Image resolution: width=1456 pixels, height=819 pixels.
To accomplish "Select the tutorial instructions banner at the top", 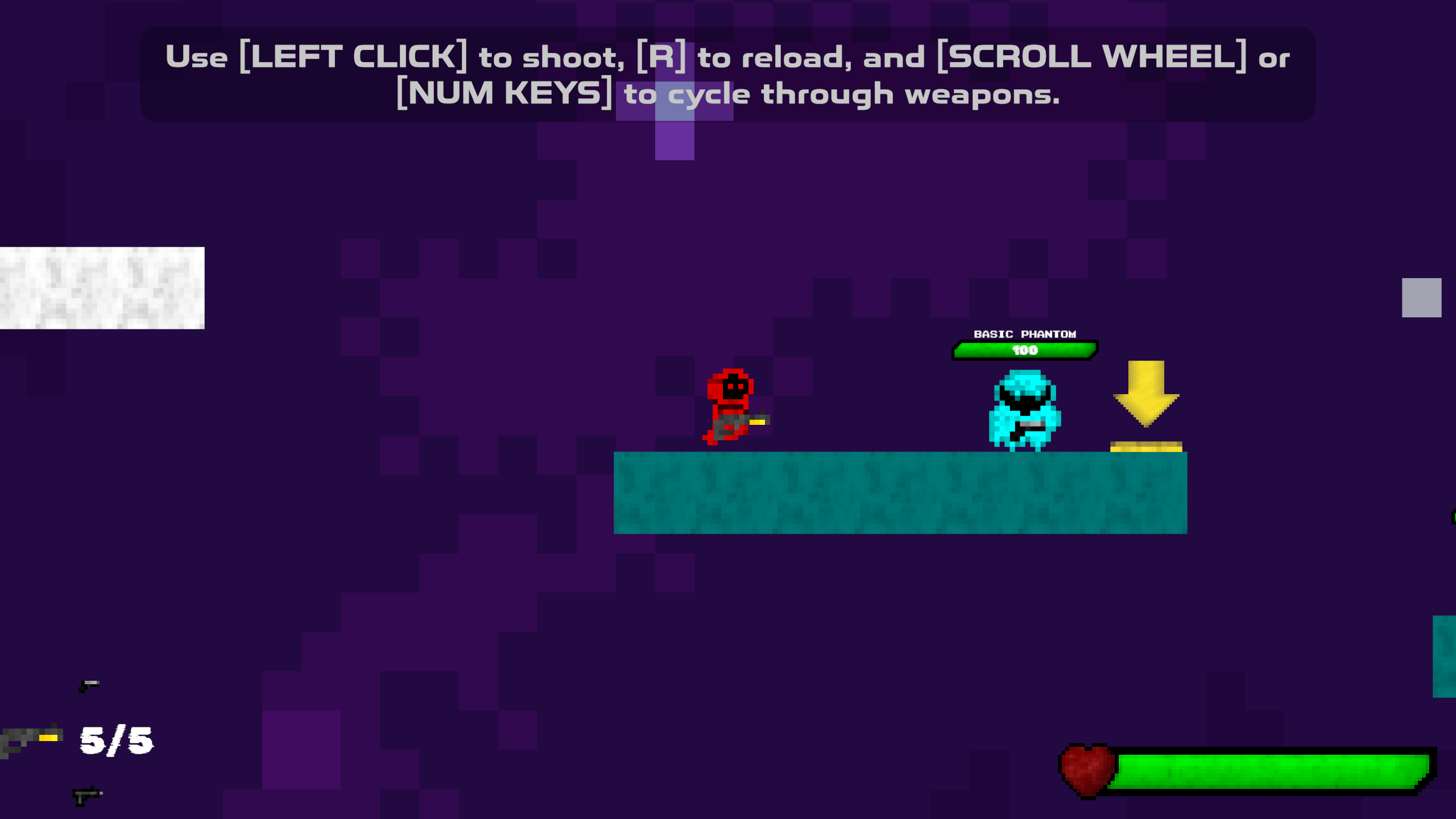I will tap(728, 74).
